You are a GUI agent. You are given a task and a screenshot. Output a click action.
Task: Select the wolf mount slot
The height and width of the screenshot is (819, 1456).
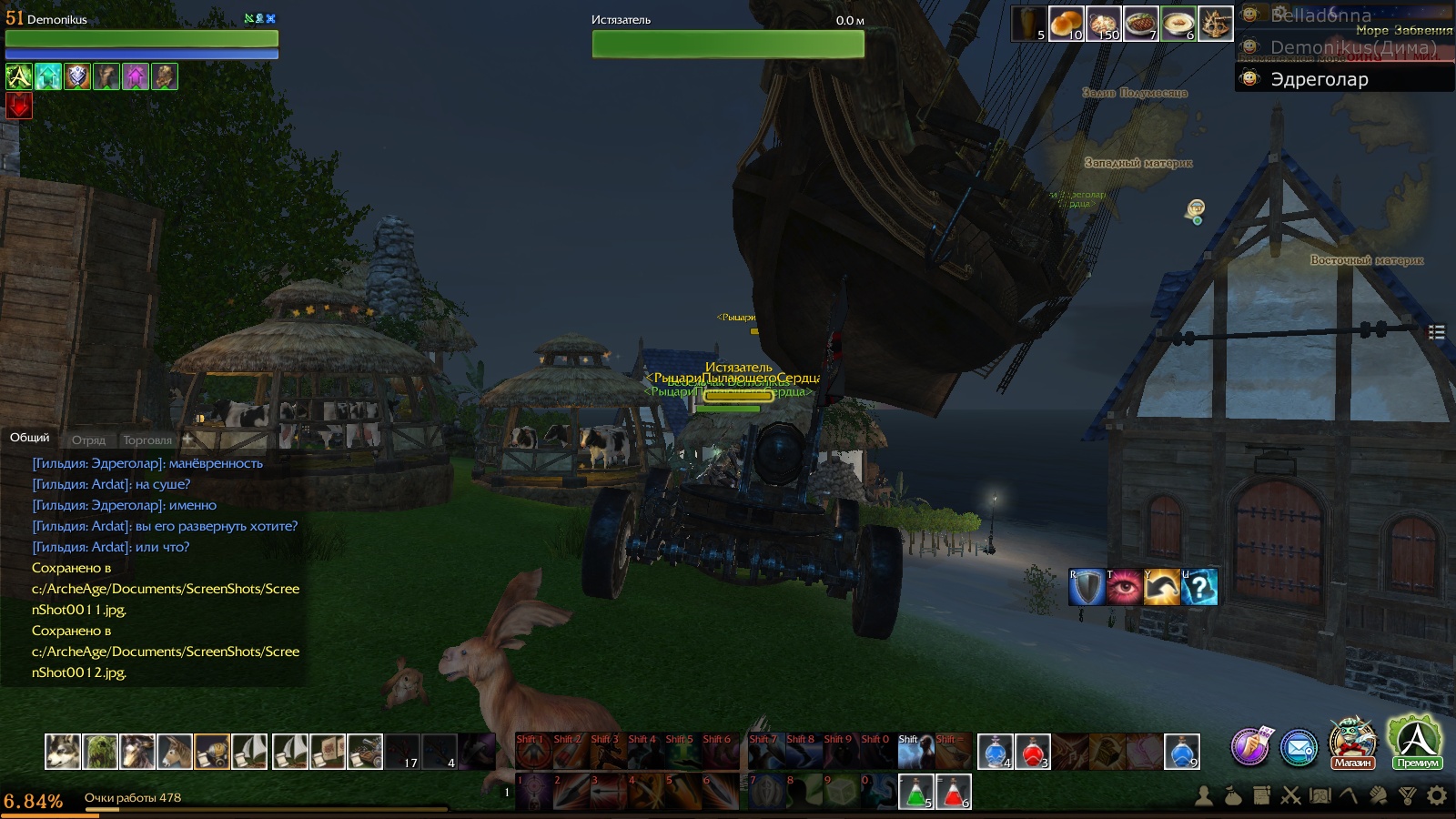coord(63,752)
